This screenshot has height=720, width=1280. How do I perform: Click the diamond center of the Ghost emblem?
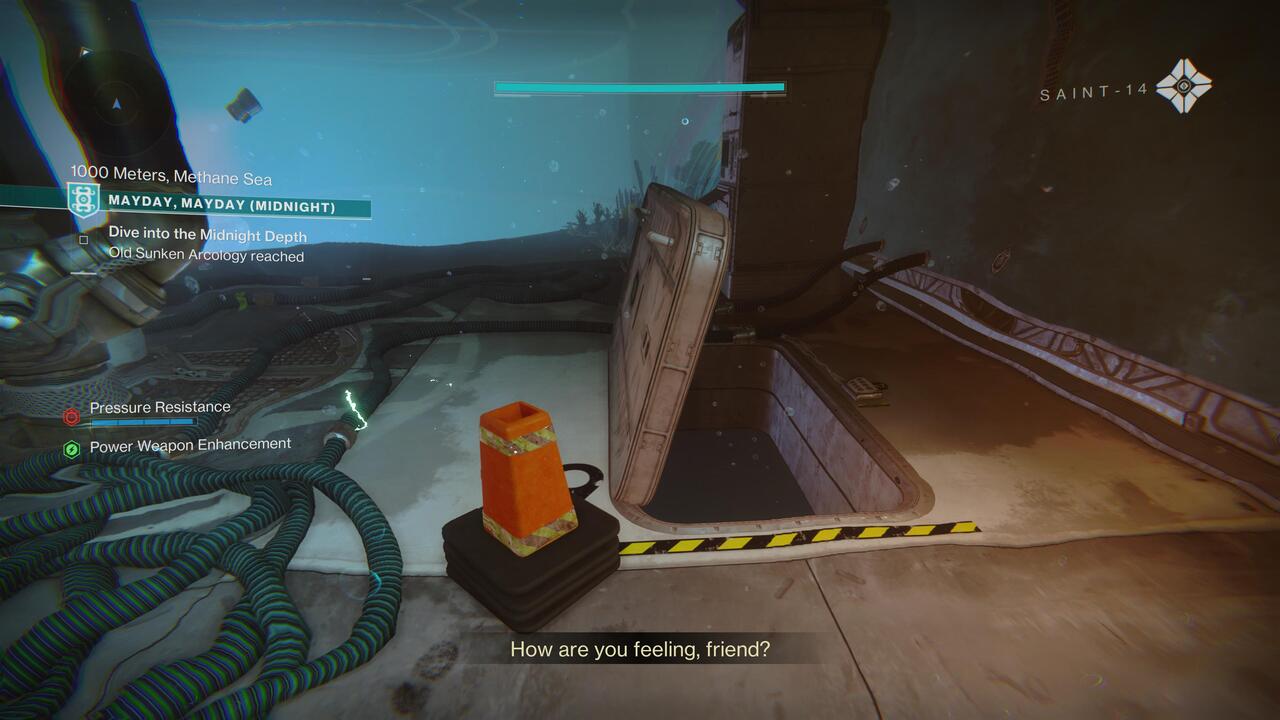[1184, 85]
